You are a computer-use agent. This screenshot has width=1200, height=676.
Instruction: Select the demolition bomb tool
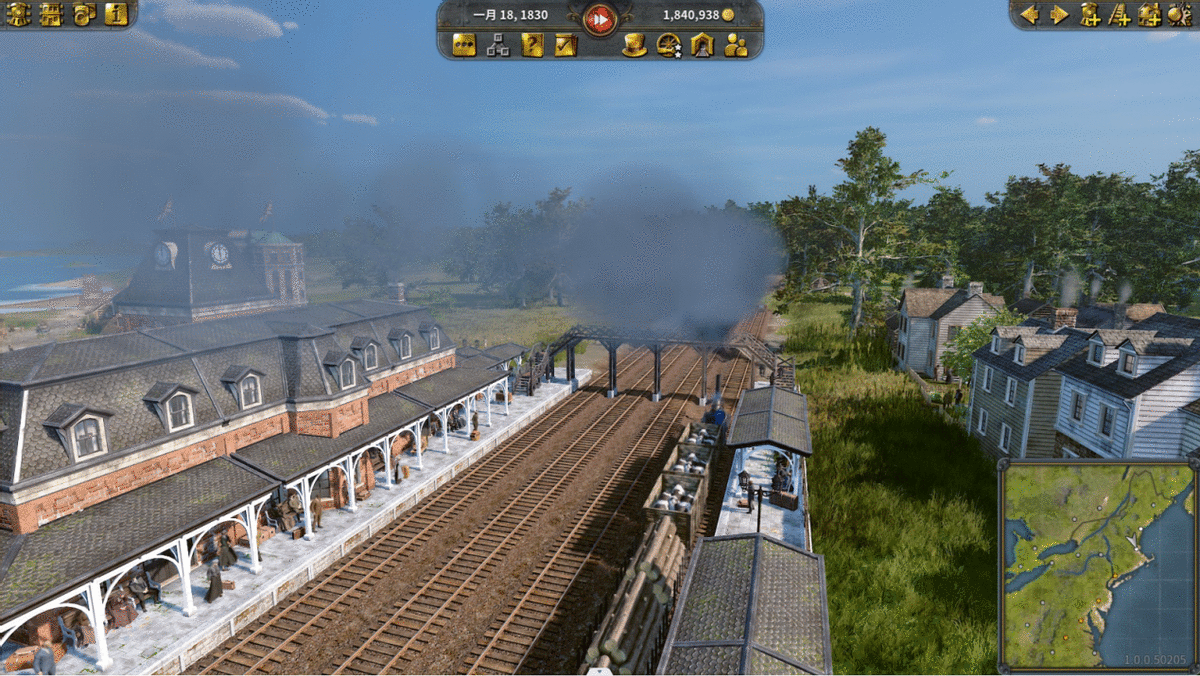pos(1179,14)
